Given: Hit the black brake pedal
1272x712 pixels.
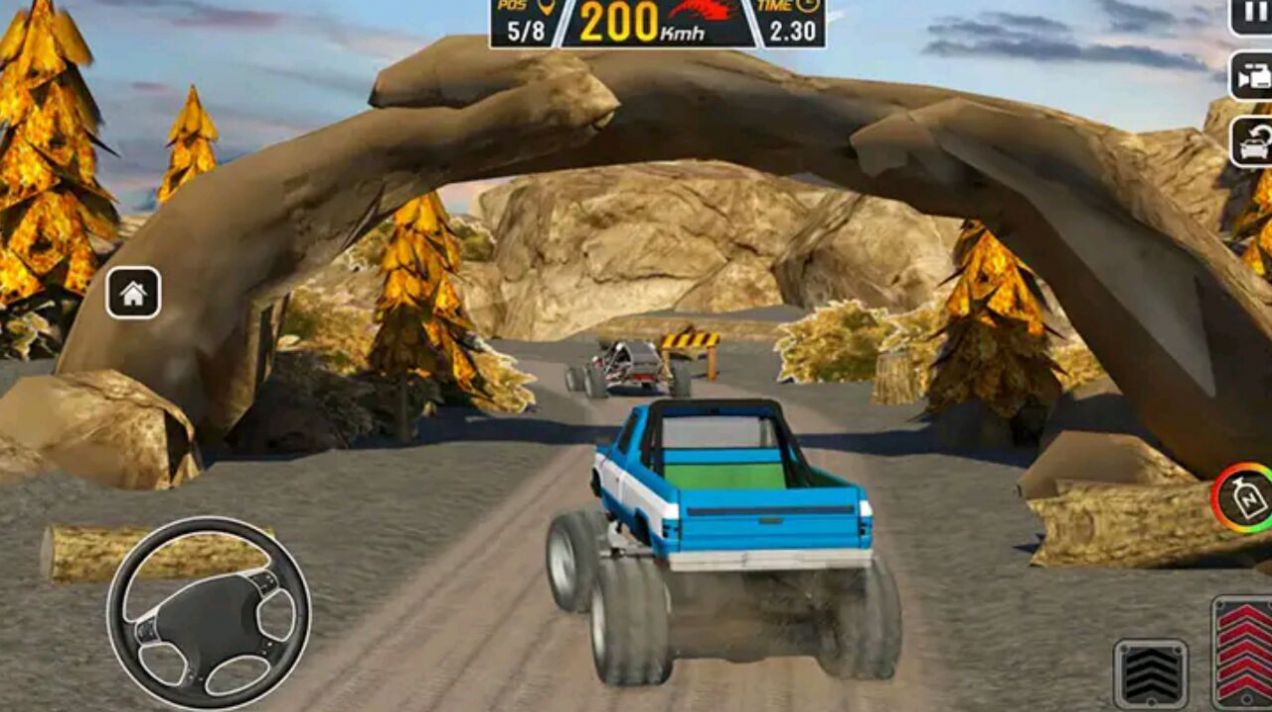Looking at the screenshot, I should click(1151, 674).
